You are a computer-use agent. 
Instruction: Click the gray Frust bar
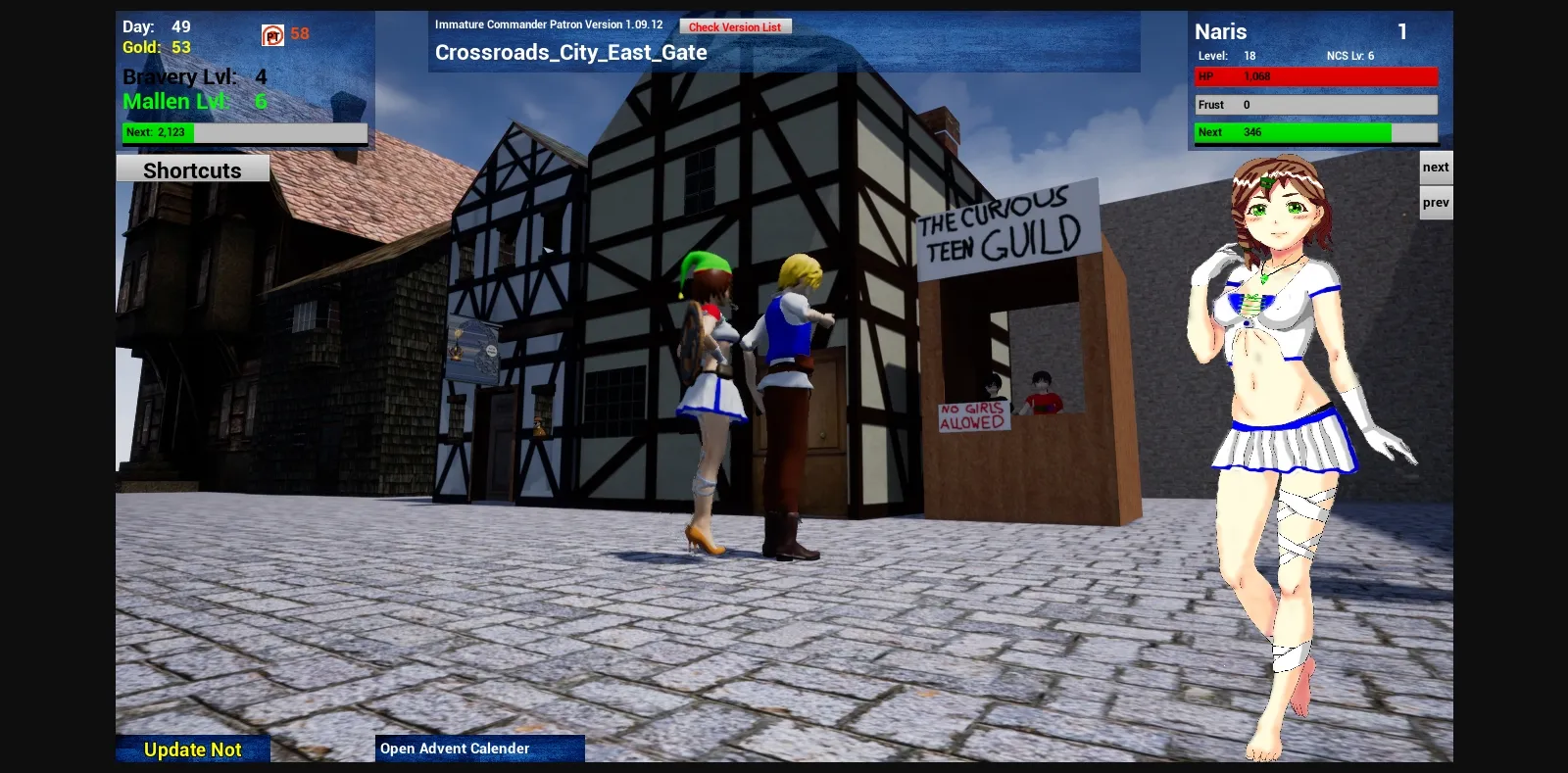click(1316, 104)
